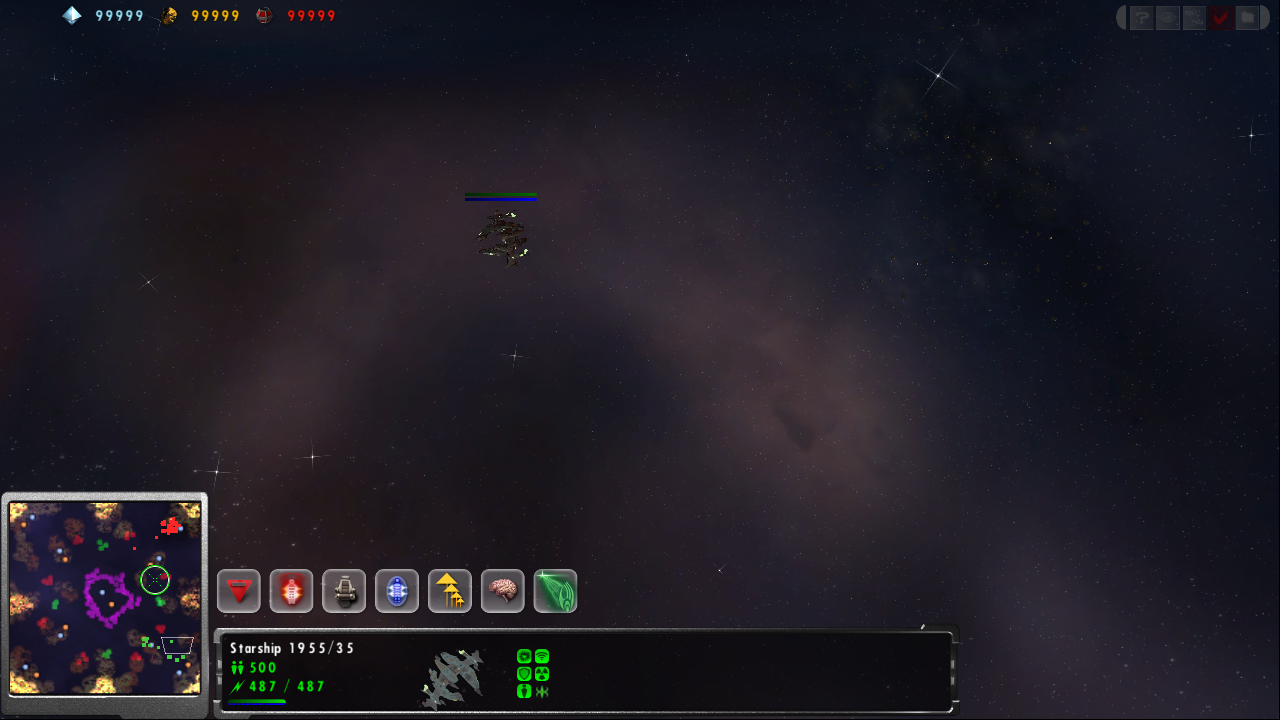Select the starship portrait in info panel
The image size is (1280, 720).
point(453,678)
